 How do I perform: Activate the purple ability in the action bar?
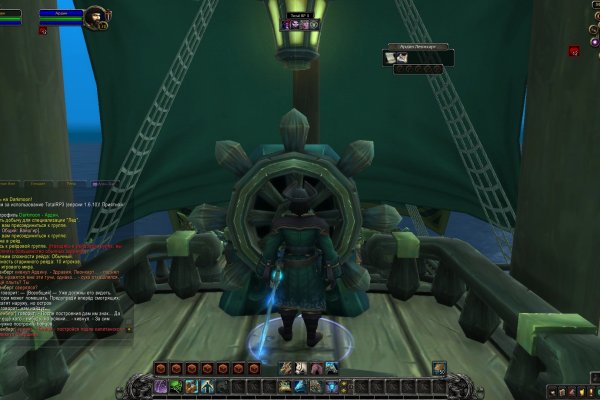click(x=161, y=386)
